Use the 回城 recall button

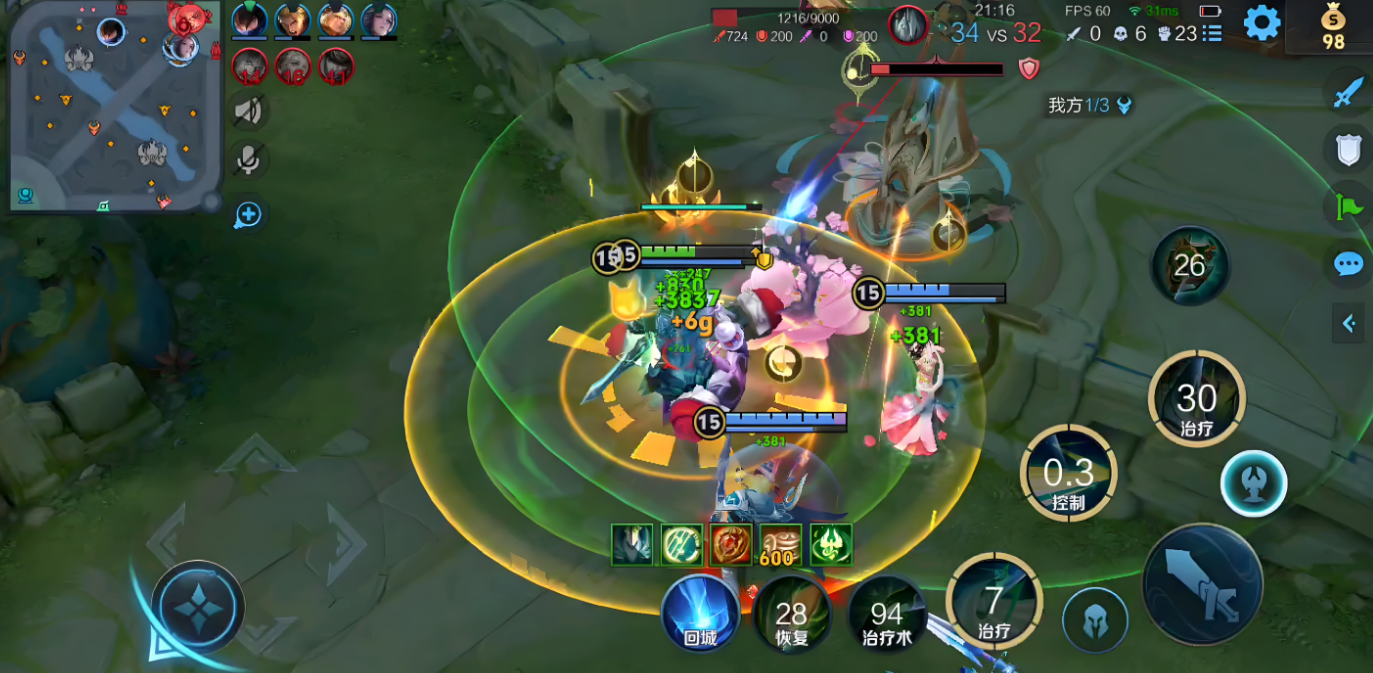(x=700, y=613)
